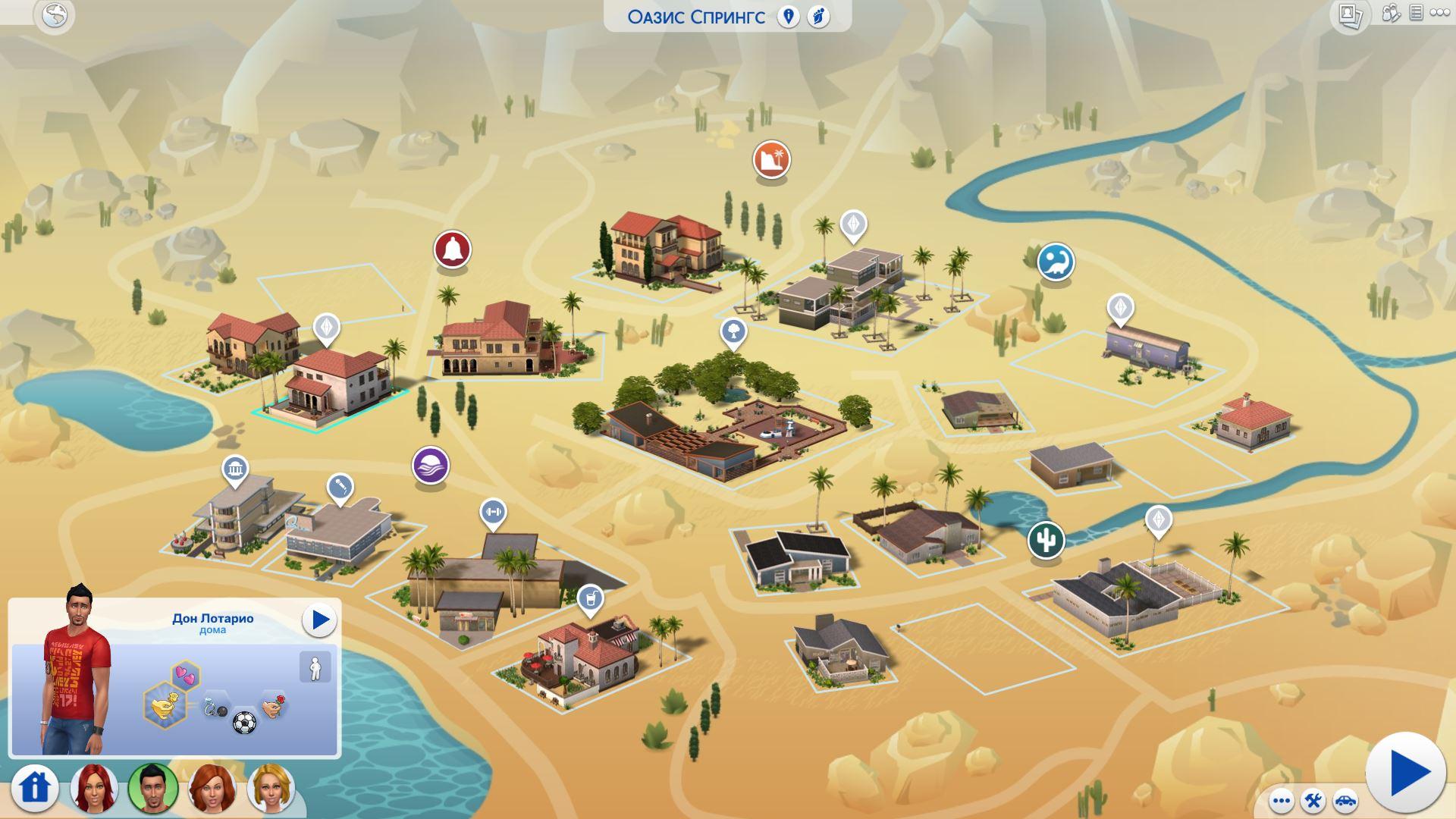Play Дон Лотарио with the small play button

point(319,620)
